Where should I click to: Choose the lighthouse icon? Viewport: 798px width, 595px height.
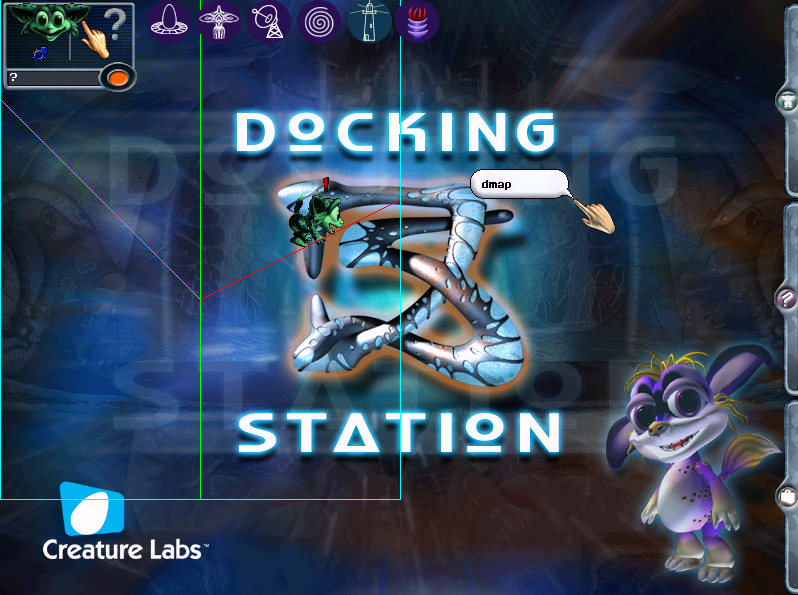click(368, 22)
